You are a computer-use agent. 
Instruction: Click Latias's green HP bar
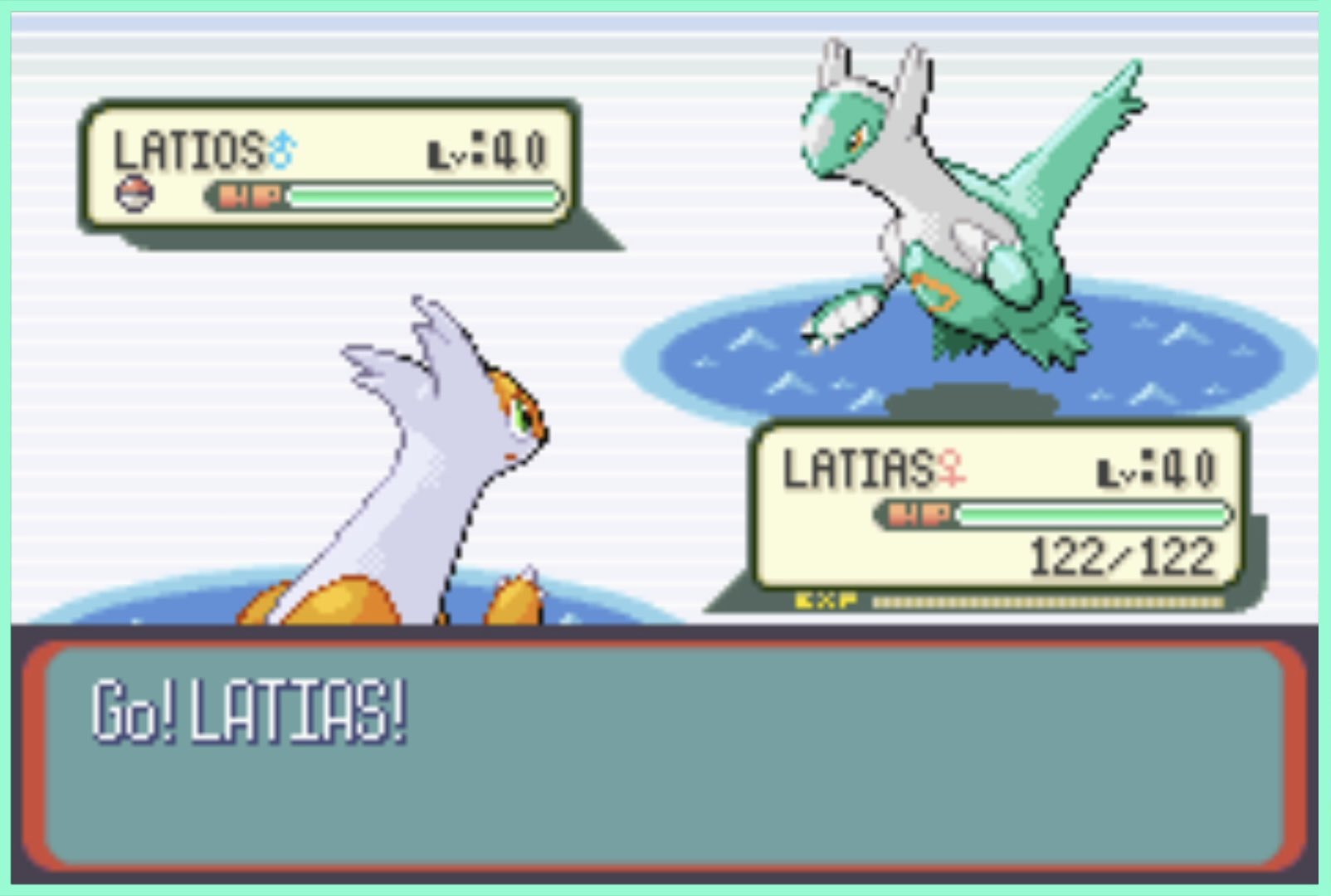pos(1095,515)
